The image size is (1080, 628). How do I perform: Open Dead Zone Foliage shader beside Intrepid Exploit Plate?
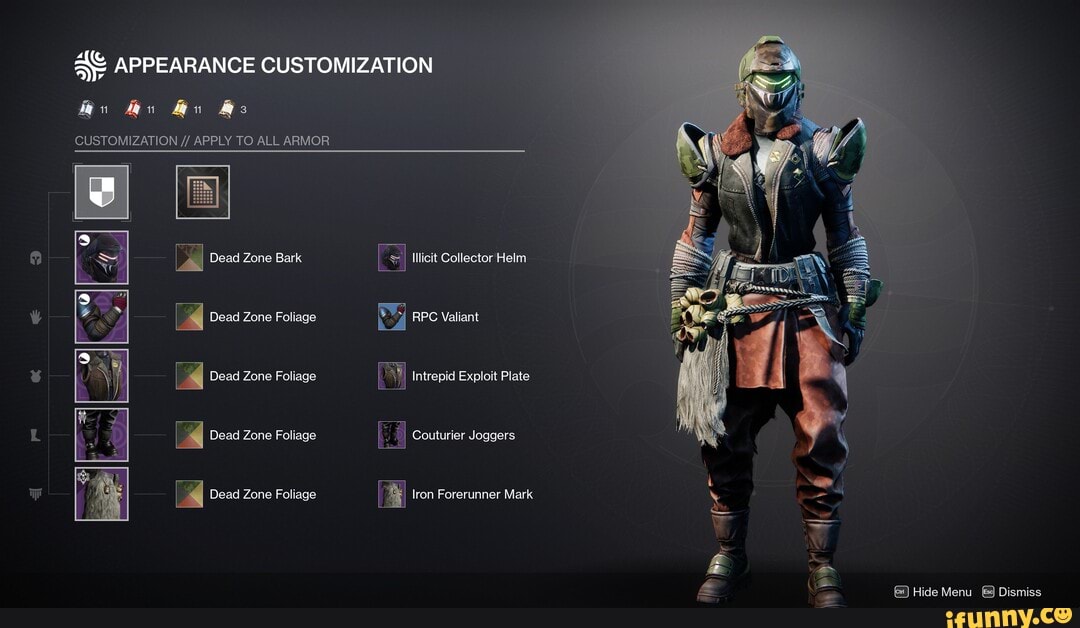pyautogui.click(x=189, y=376)
